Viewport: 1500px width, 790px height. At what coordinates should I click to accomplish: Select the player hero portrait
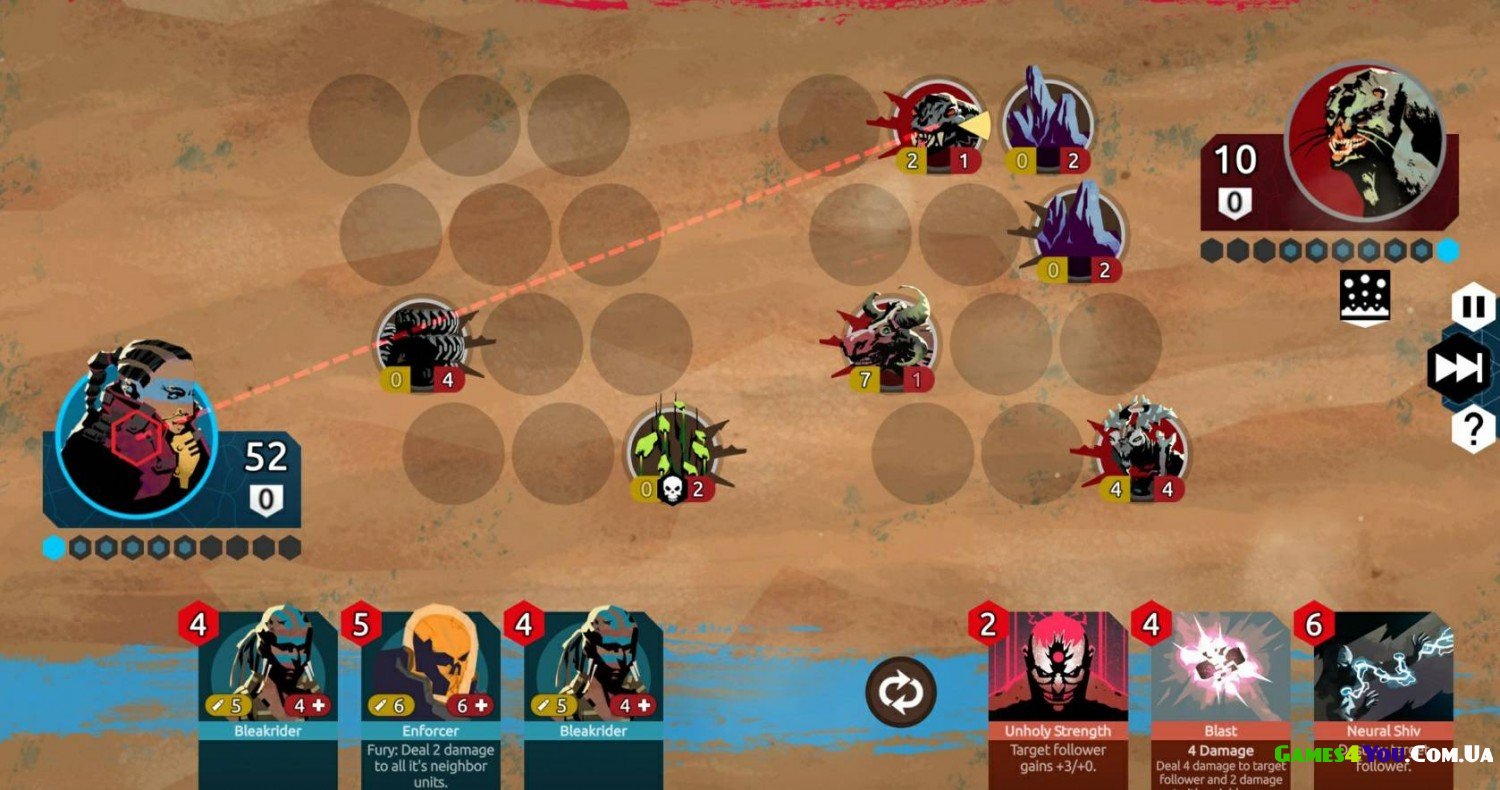pos(135,432)
